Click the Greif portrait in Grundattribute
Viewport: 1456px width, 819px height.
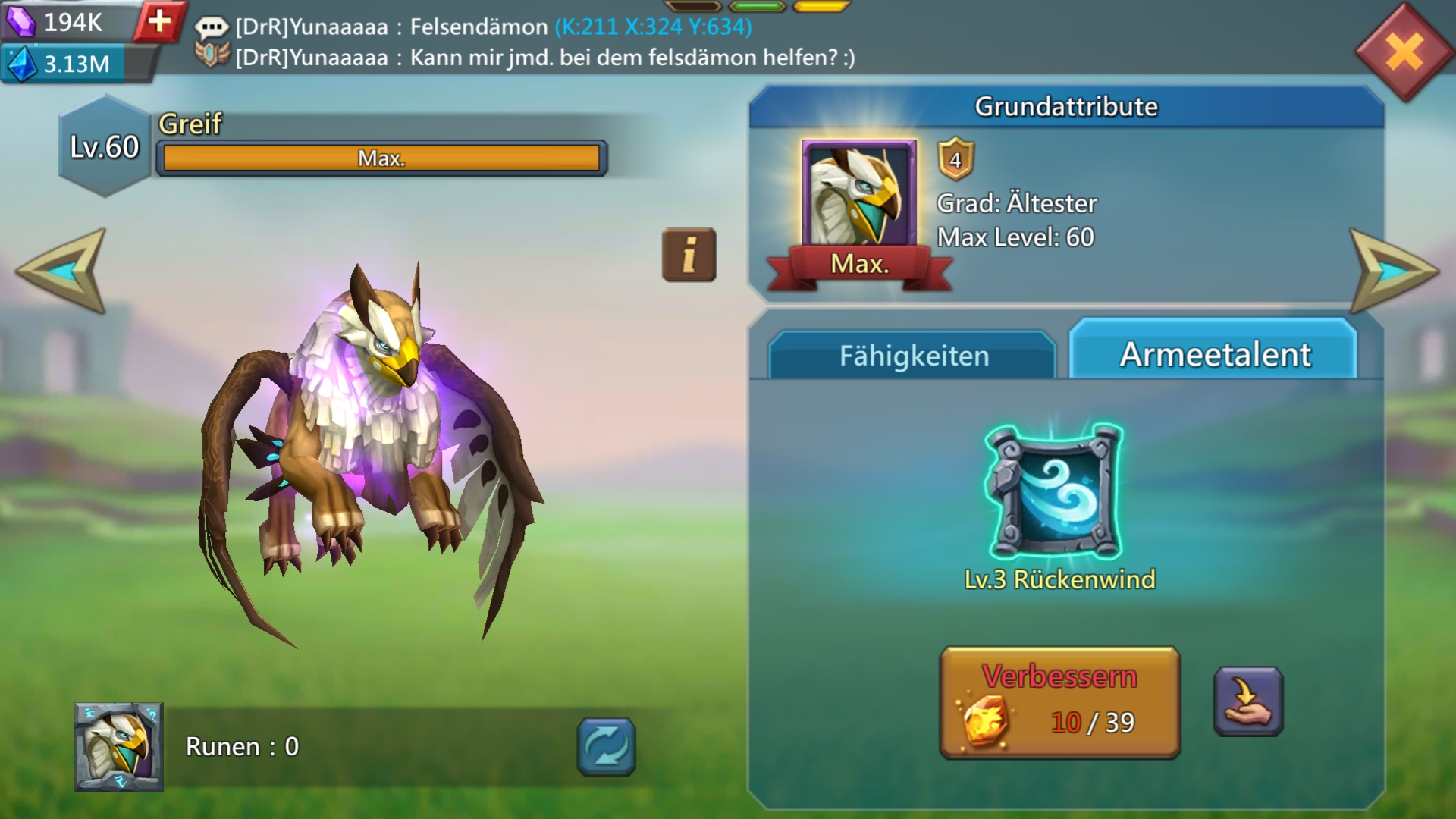[x=858, y=195]
